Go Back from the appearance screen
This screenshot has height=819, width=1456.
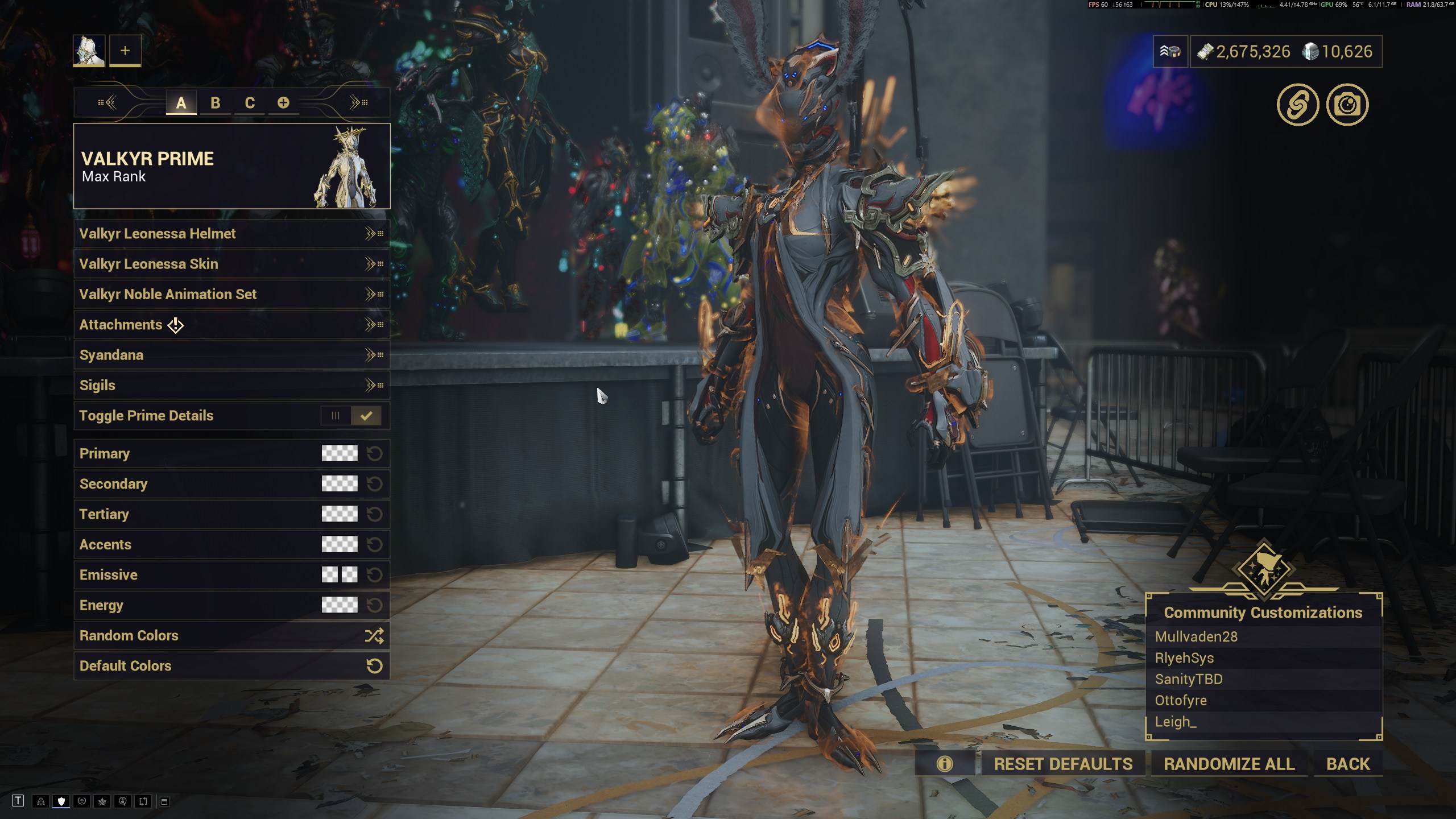pos(1348,764)
